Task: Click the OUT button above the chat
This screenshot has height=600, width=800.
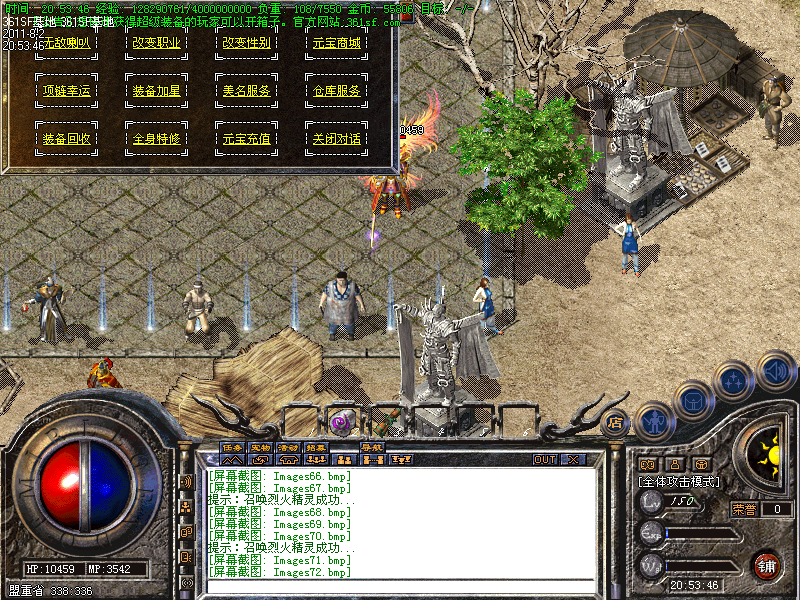Action: click(x=545, y=460)
